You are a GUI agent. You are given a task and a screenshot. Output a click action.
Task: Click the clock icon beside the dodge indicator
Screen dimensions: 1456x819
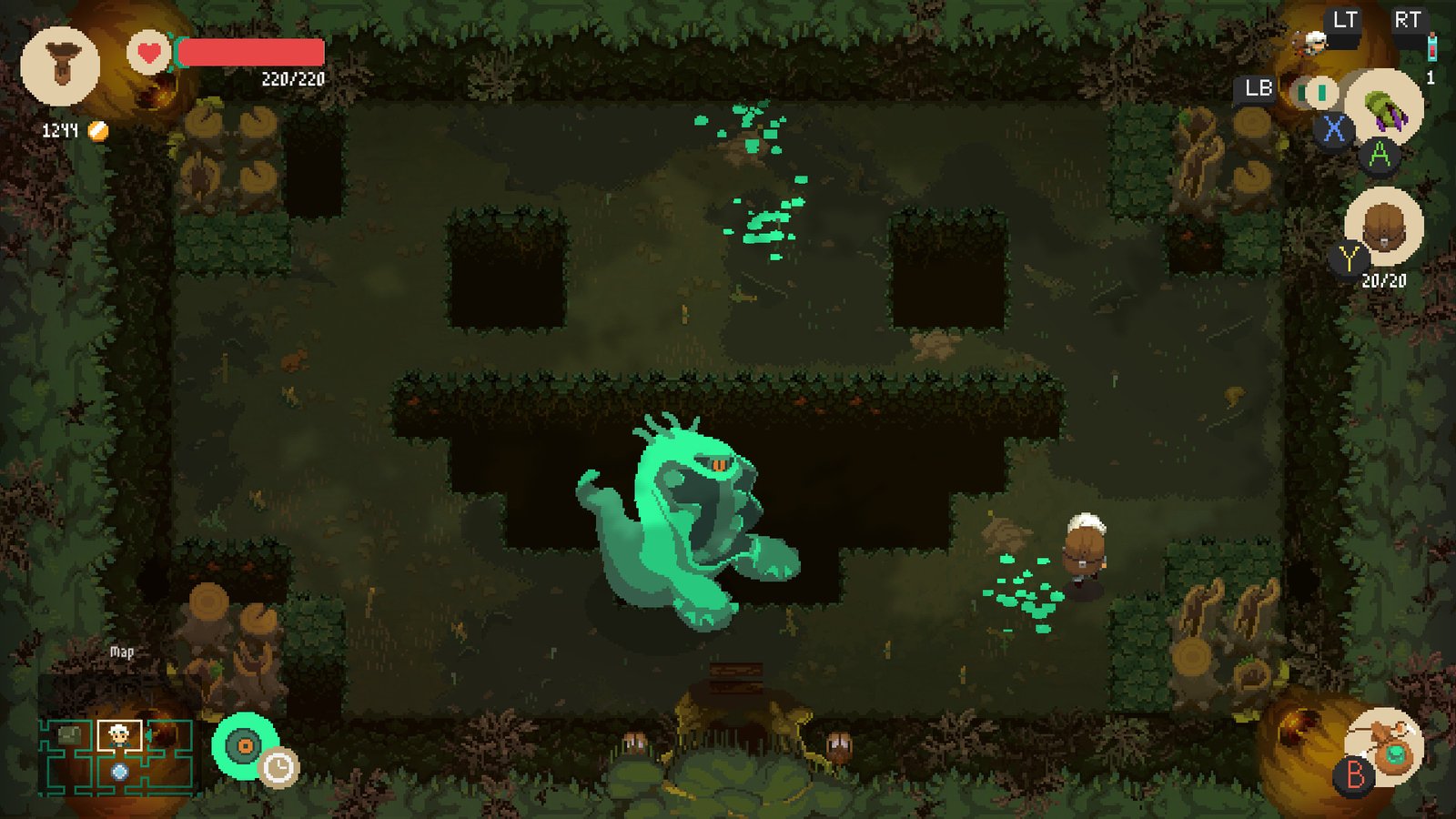point(277,767)
